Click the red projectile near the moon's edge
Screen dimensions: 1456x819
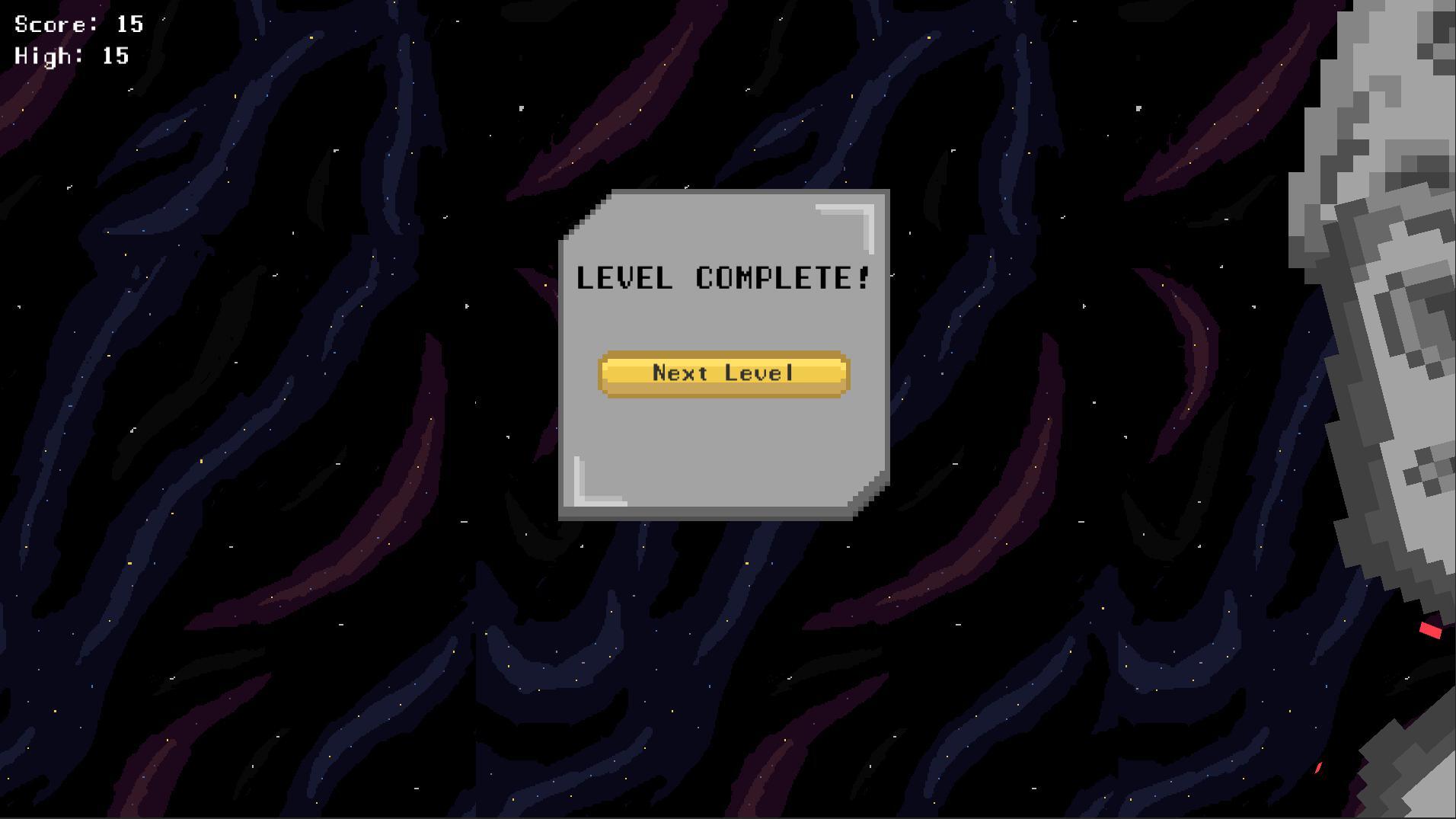click(1431, 630)
